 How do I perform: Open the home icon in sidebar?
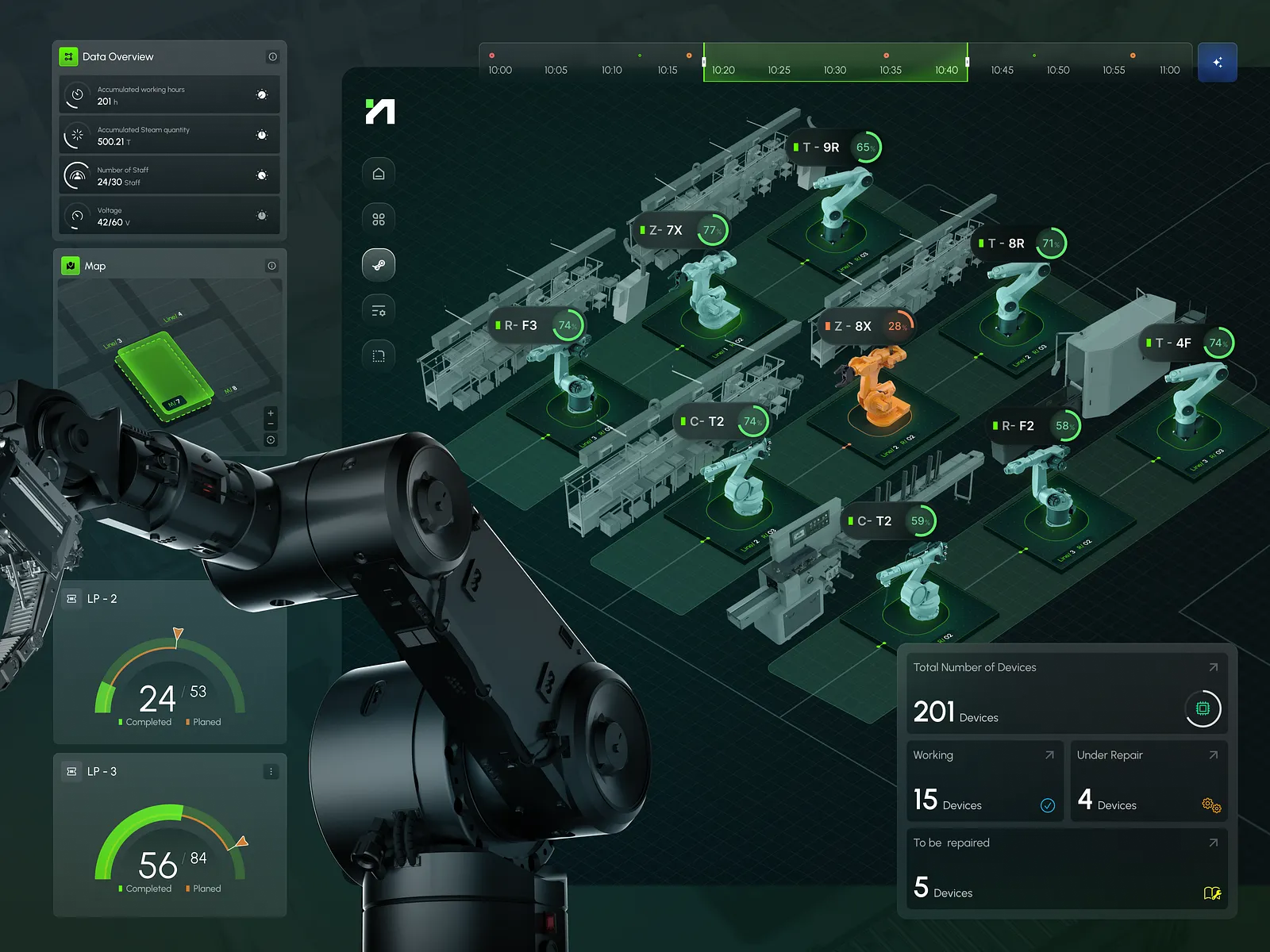pyautogui.click(x=379, y=174)
